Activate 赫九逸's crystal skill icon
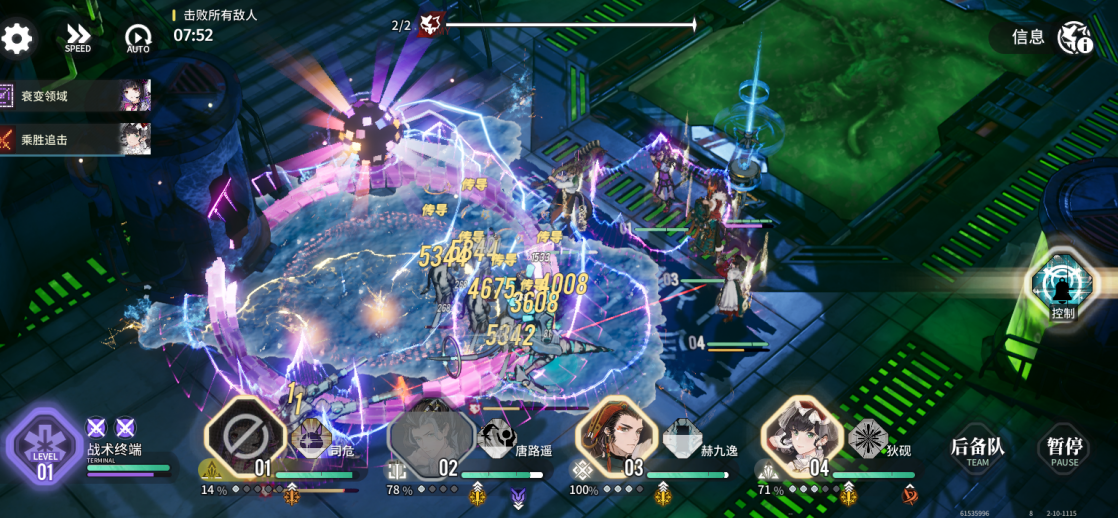Viewport: 1118px width, 518px height. 683,438
